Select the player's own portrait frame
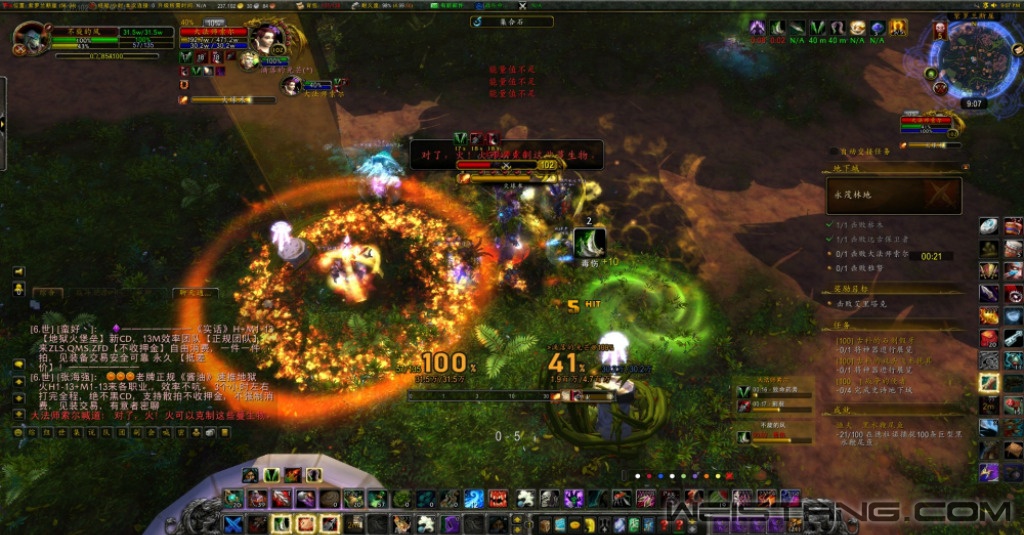 (x=29, y=38)
